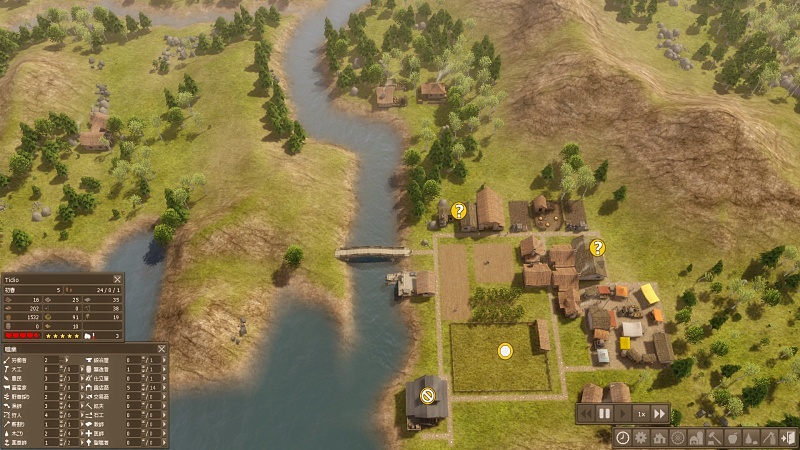Increase game speed with the fast-forward arrows
Screen dimensions: 800x450
coord(659,413)
